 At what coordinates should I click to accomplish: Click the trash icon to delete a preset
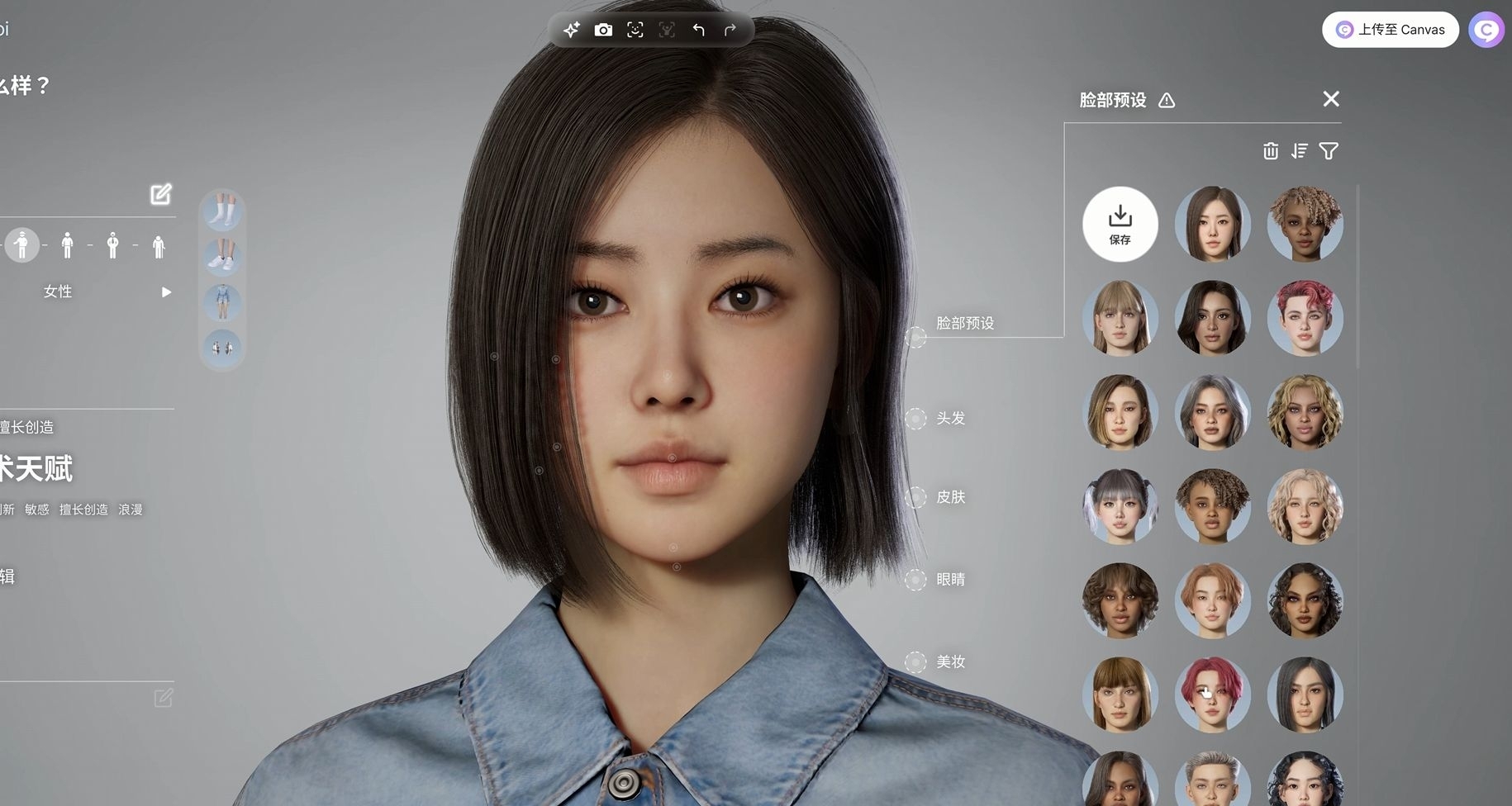click(1270, 151)
